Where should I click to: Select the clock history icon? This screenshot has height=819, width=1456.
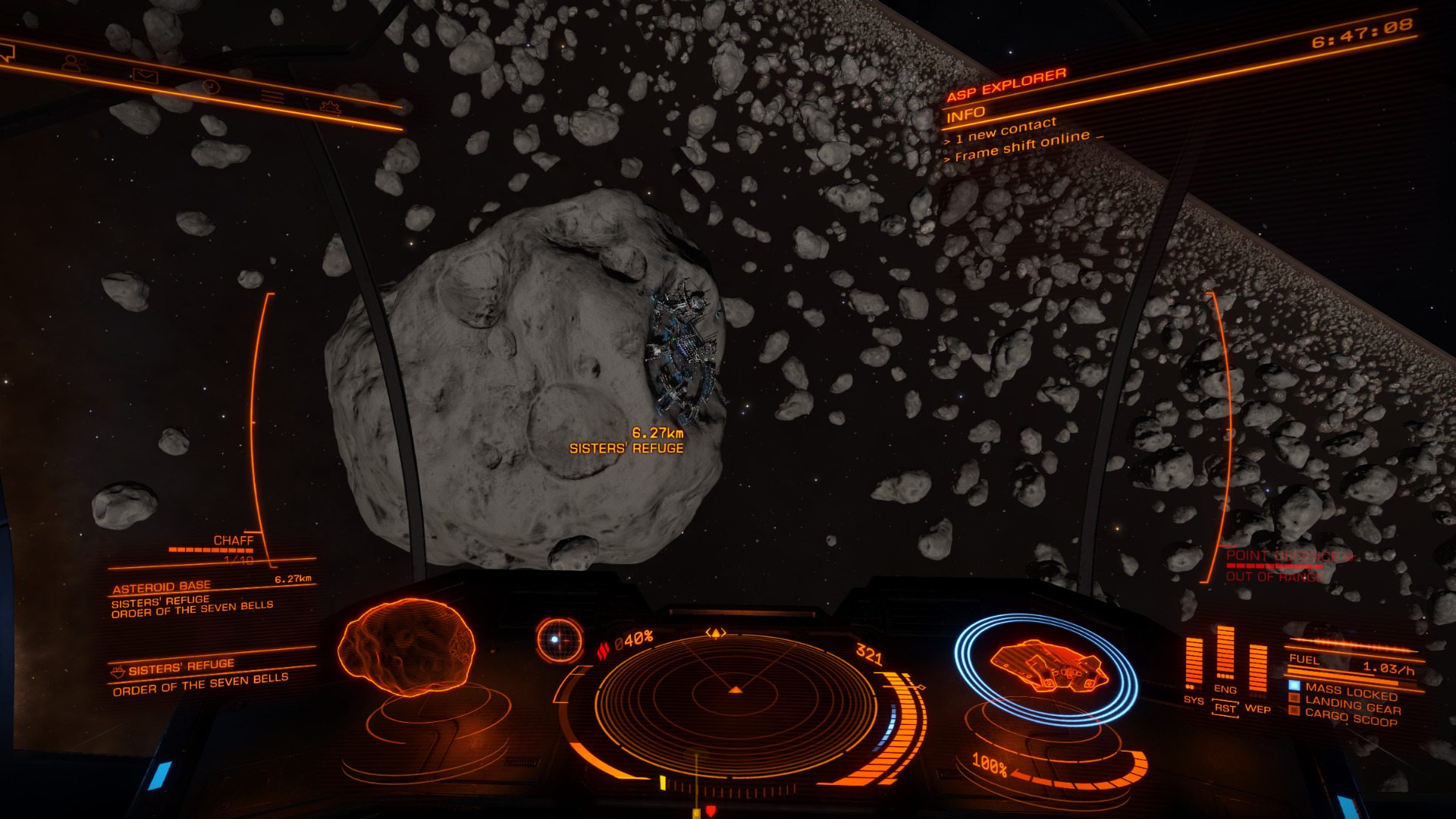pos(211,86)
